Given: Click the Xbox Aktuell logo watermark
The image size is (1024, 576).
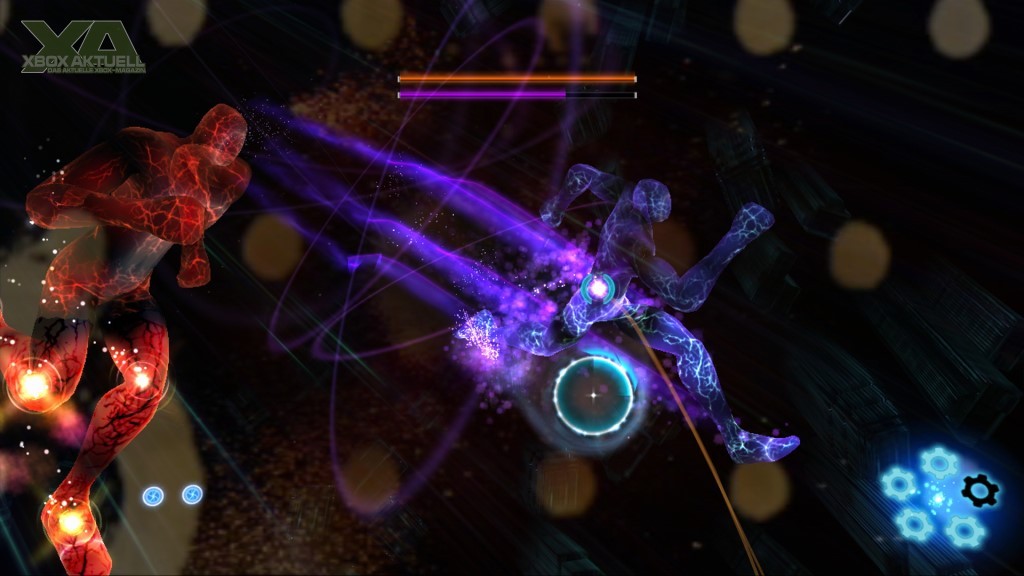Looking at the screenshot, I should (x=83, y=46).
